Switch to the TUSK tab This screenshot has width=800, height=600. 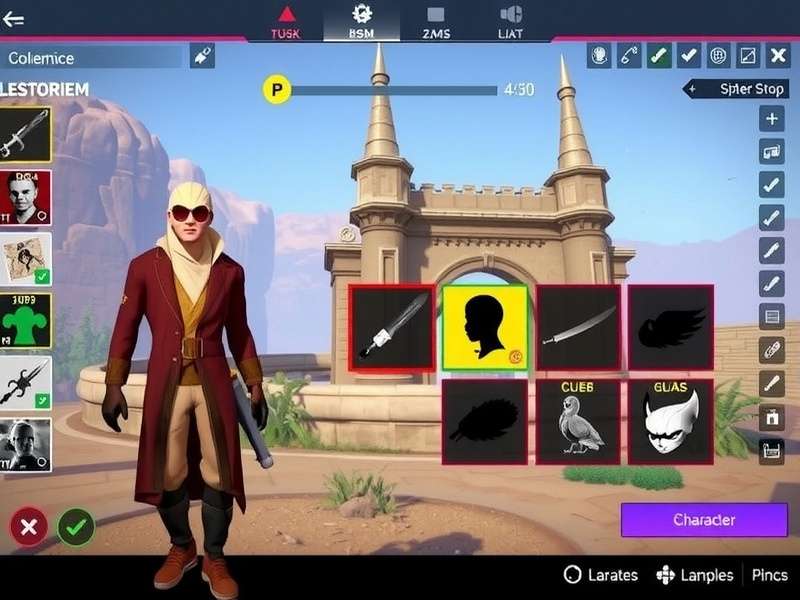click(x=286, y=22)
